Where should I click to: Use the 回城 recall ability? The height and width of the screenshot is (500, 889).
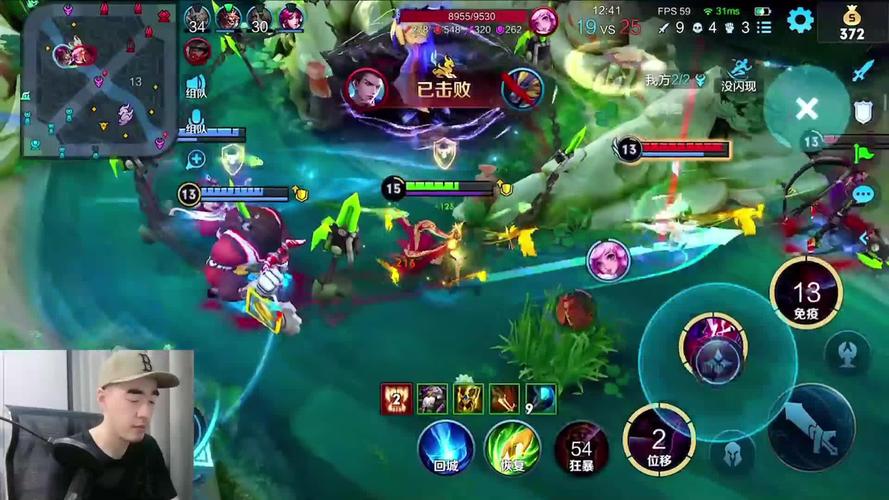pos(445,446)
